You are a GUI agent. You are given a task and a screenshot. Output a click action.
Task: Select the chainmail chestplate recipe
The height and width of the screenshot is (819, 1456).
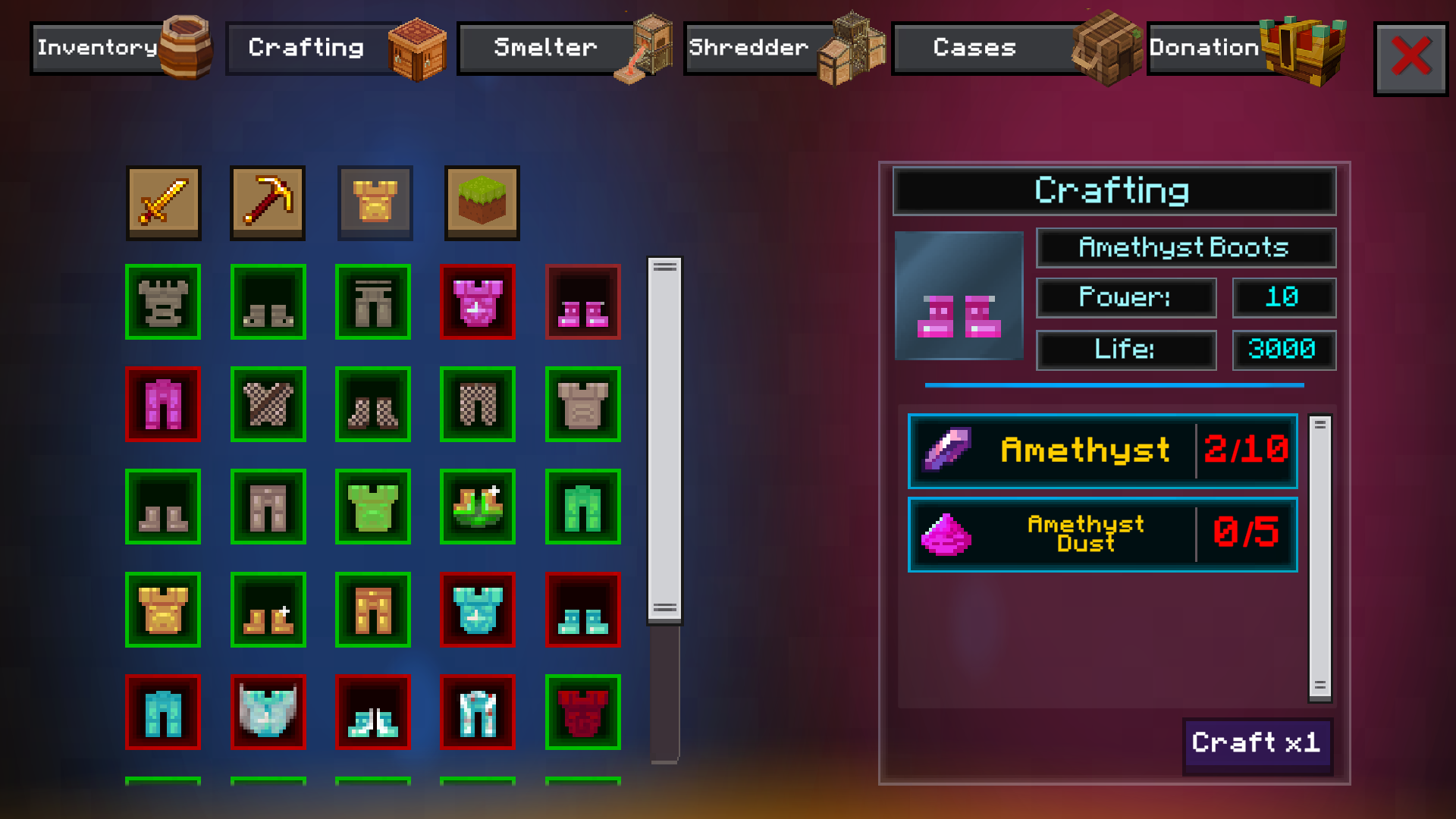coord(268,405)
